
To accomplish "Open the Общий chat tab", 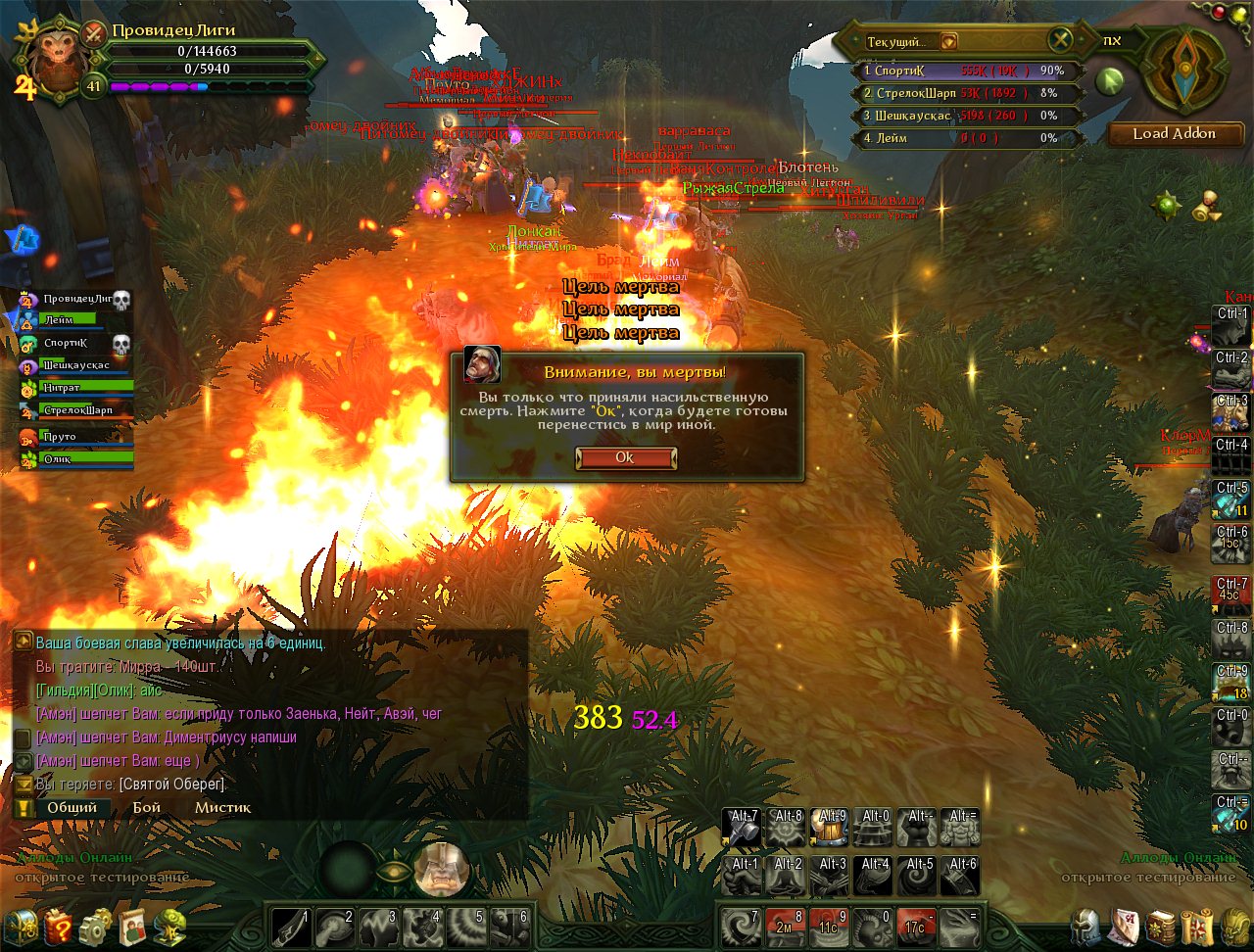I will pyautogui.click(x=72, y=808).
